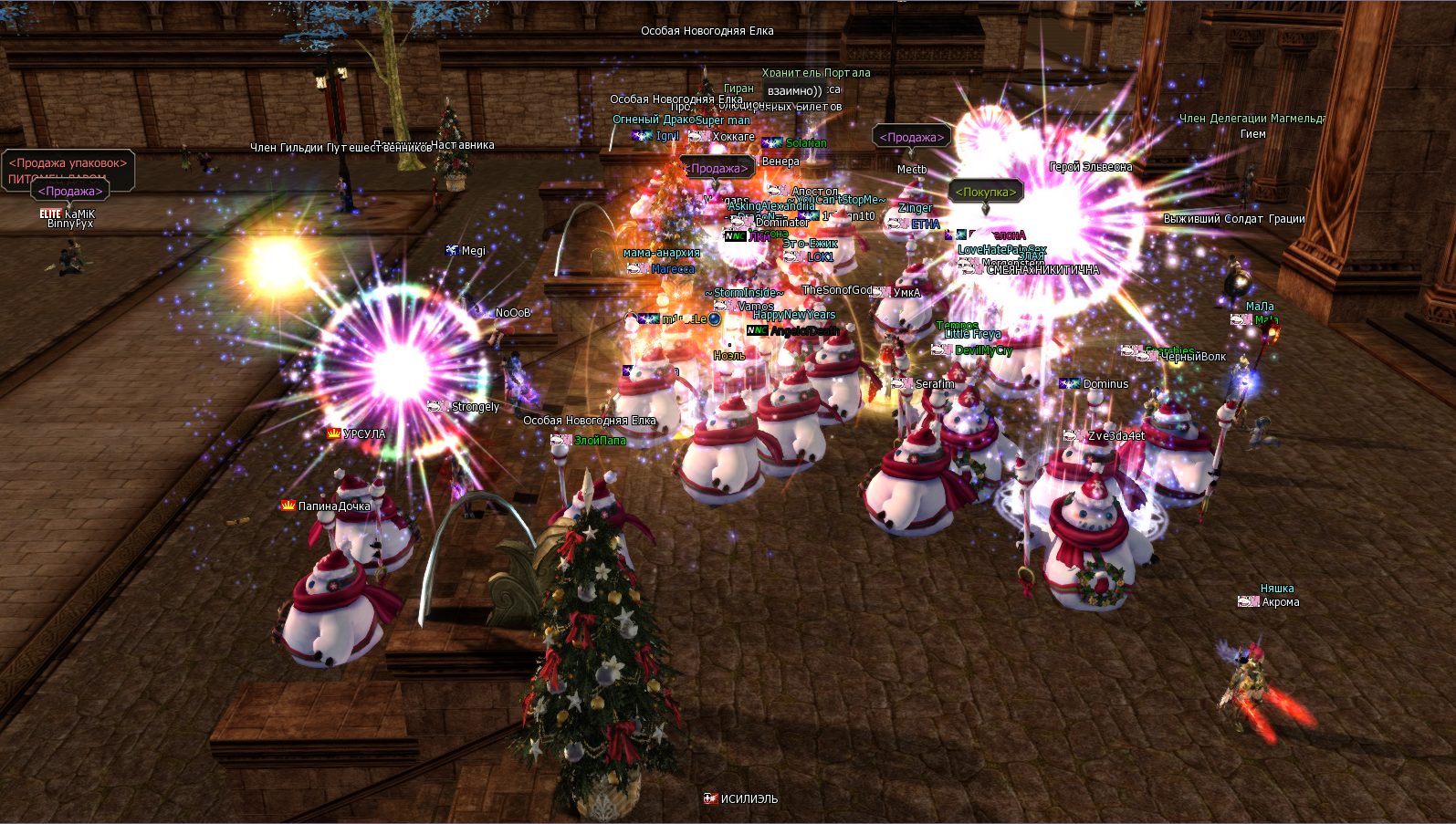This screenshot has height=824, width=1456.
Task: Open the <Продажа упаковок> store sign
Action: pos(68,163)
